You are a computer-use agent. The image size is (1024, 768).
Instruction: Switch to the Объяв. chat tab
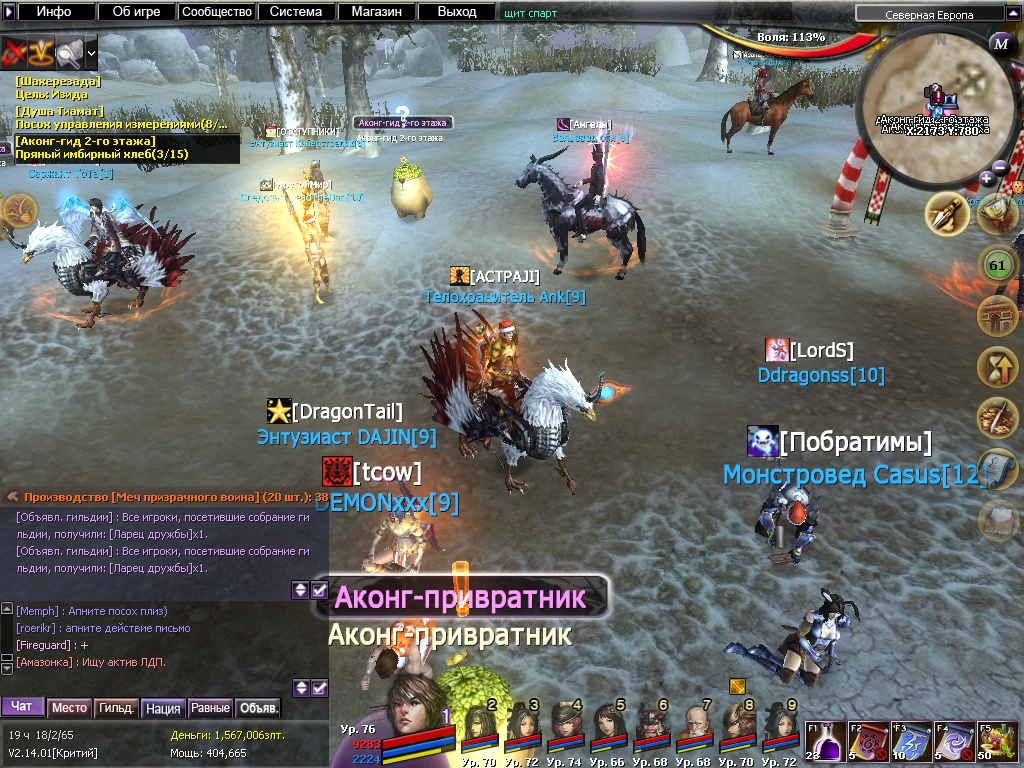(258, 708)
